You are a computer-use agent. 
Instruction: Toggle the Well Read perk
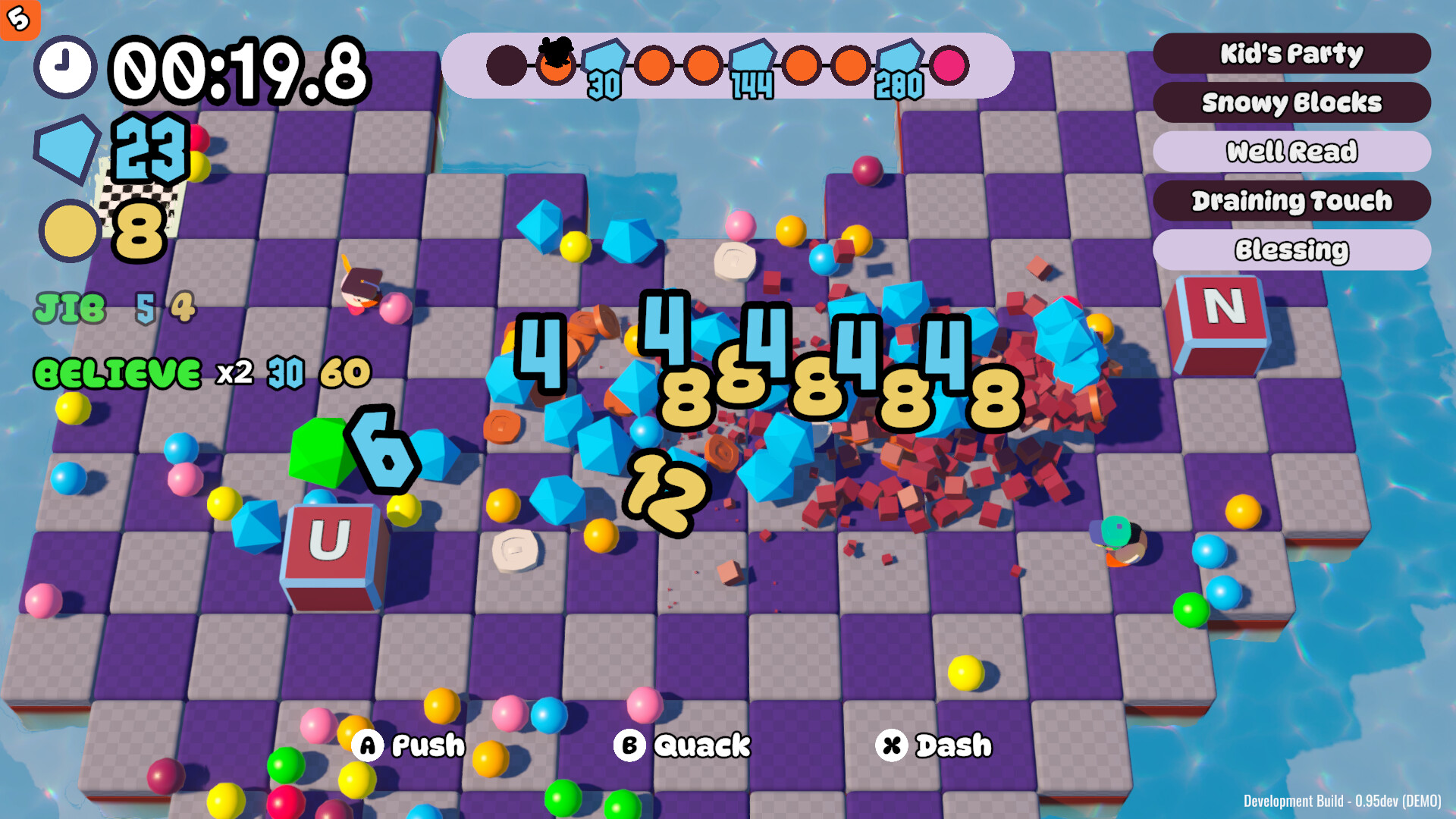(1292, 151)
